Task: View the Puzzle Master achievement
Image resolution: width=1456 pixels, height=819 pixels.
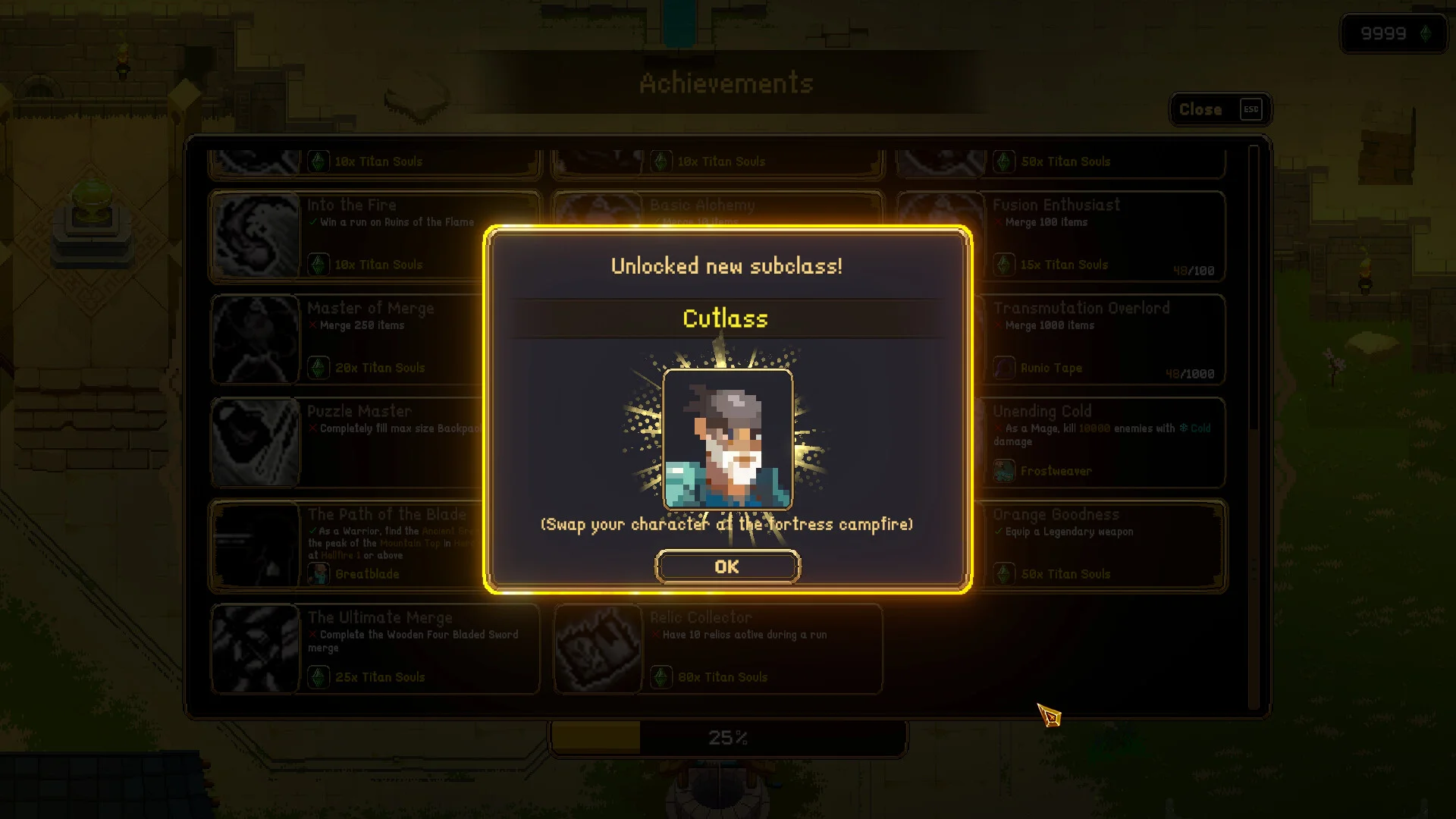Action: (x=349, y=442)
